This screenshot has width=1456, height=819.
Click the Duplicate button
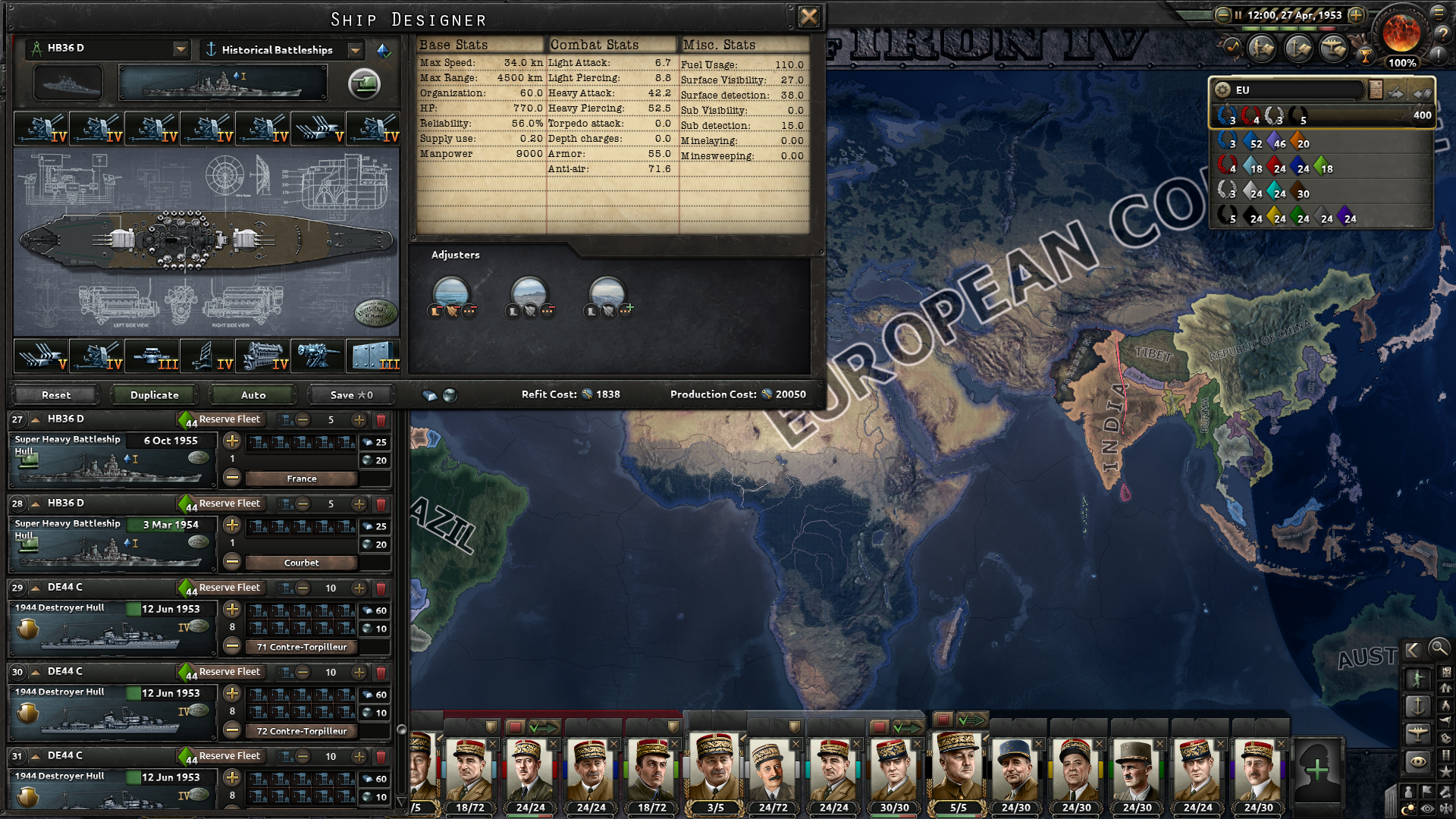click(x=153, y=394)
